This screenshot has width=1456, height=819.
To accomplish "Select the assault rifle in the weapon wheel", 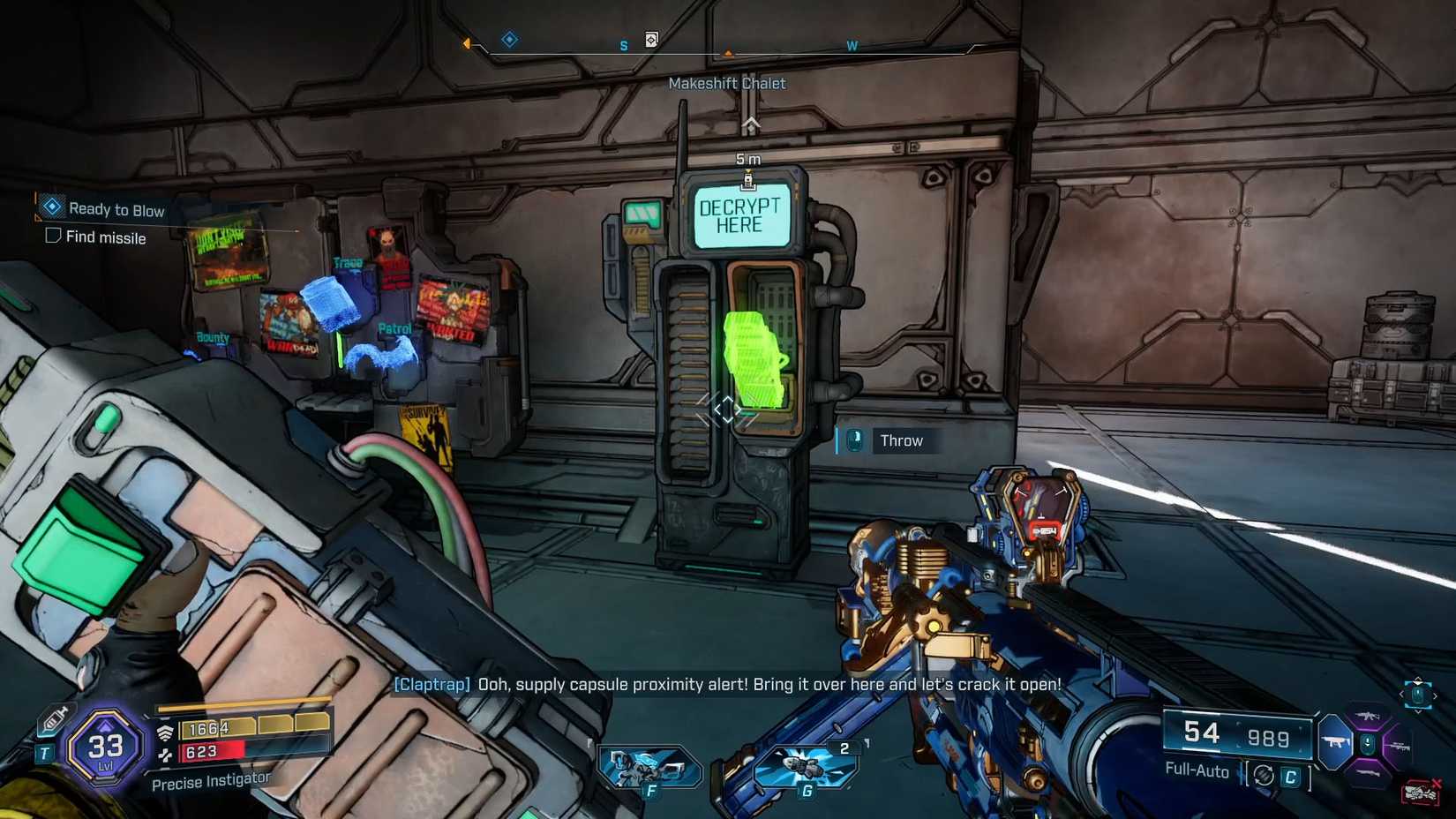I will pos(1368,716).
